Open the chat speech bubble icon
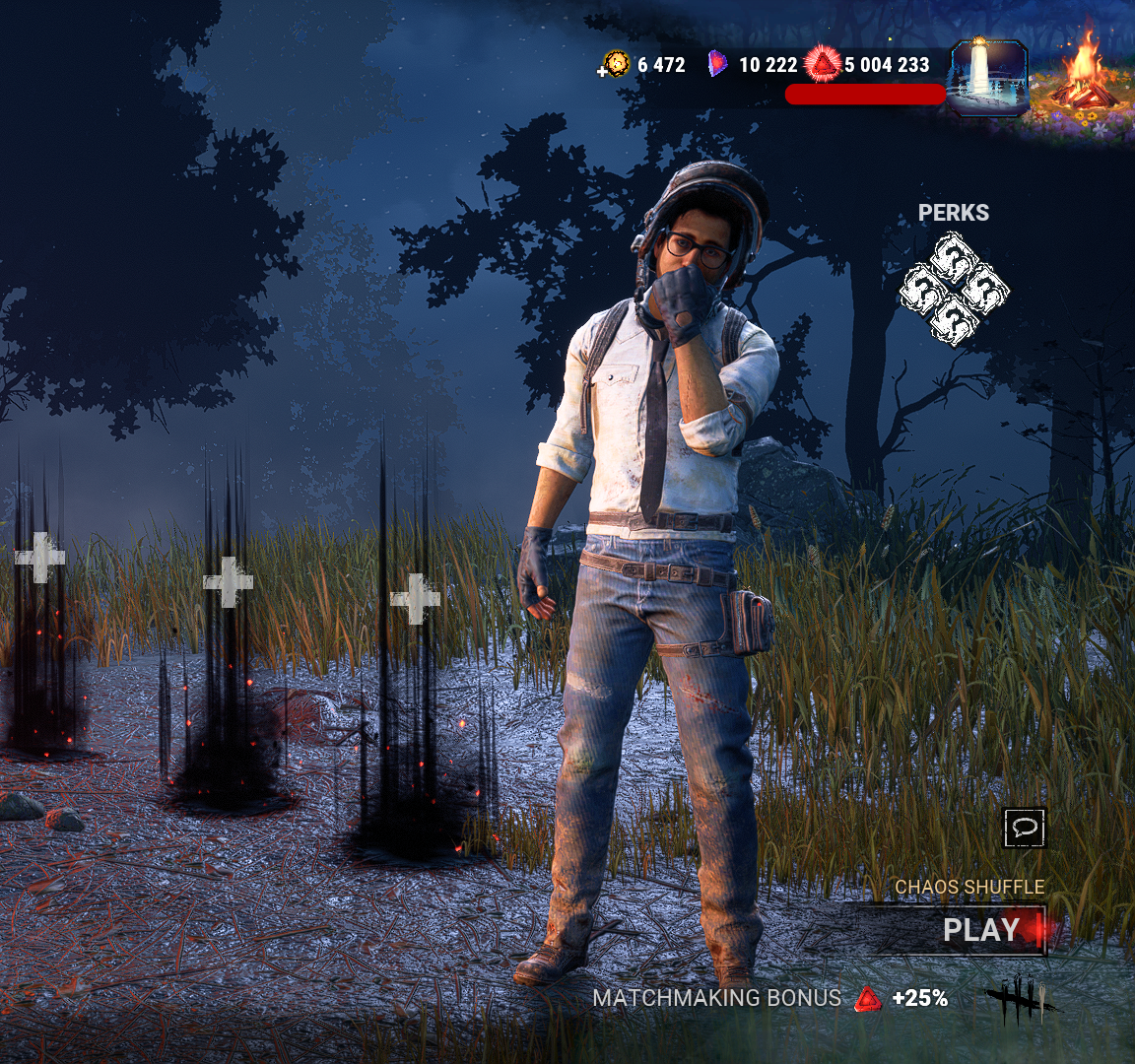Screen dimensions: 1135x1064 tap(1025, 828)
